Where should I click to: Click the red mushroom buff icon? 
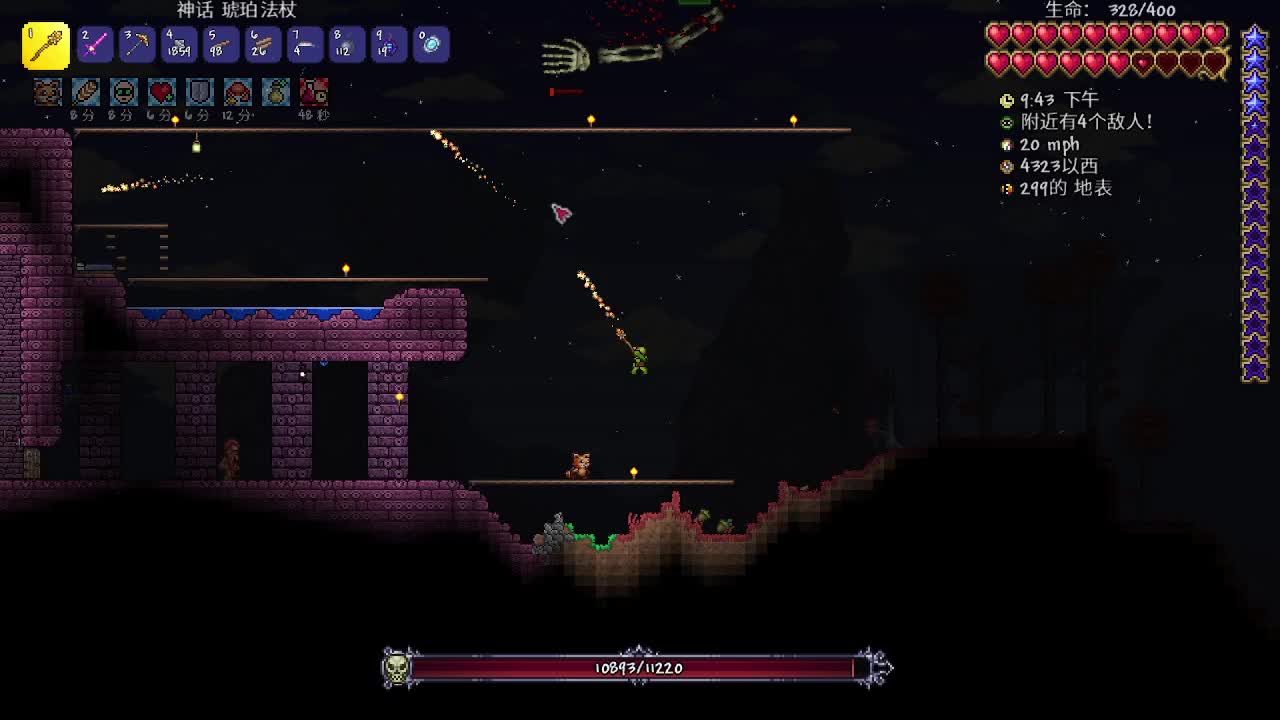point(238,92)
